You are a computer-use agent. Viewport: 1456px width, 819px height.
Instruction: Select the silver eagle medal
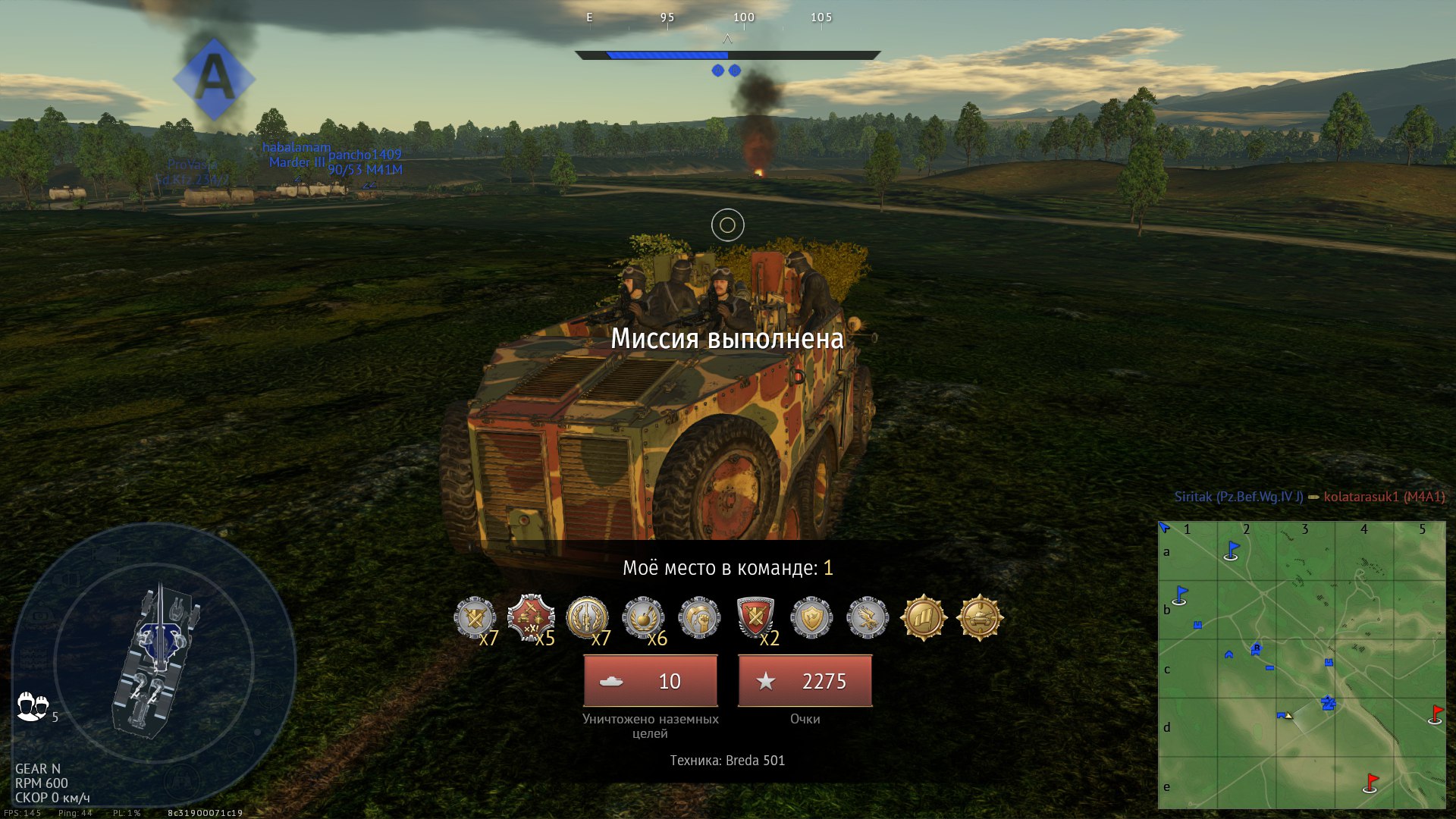(x=868, y=618)
